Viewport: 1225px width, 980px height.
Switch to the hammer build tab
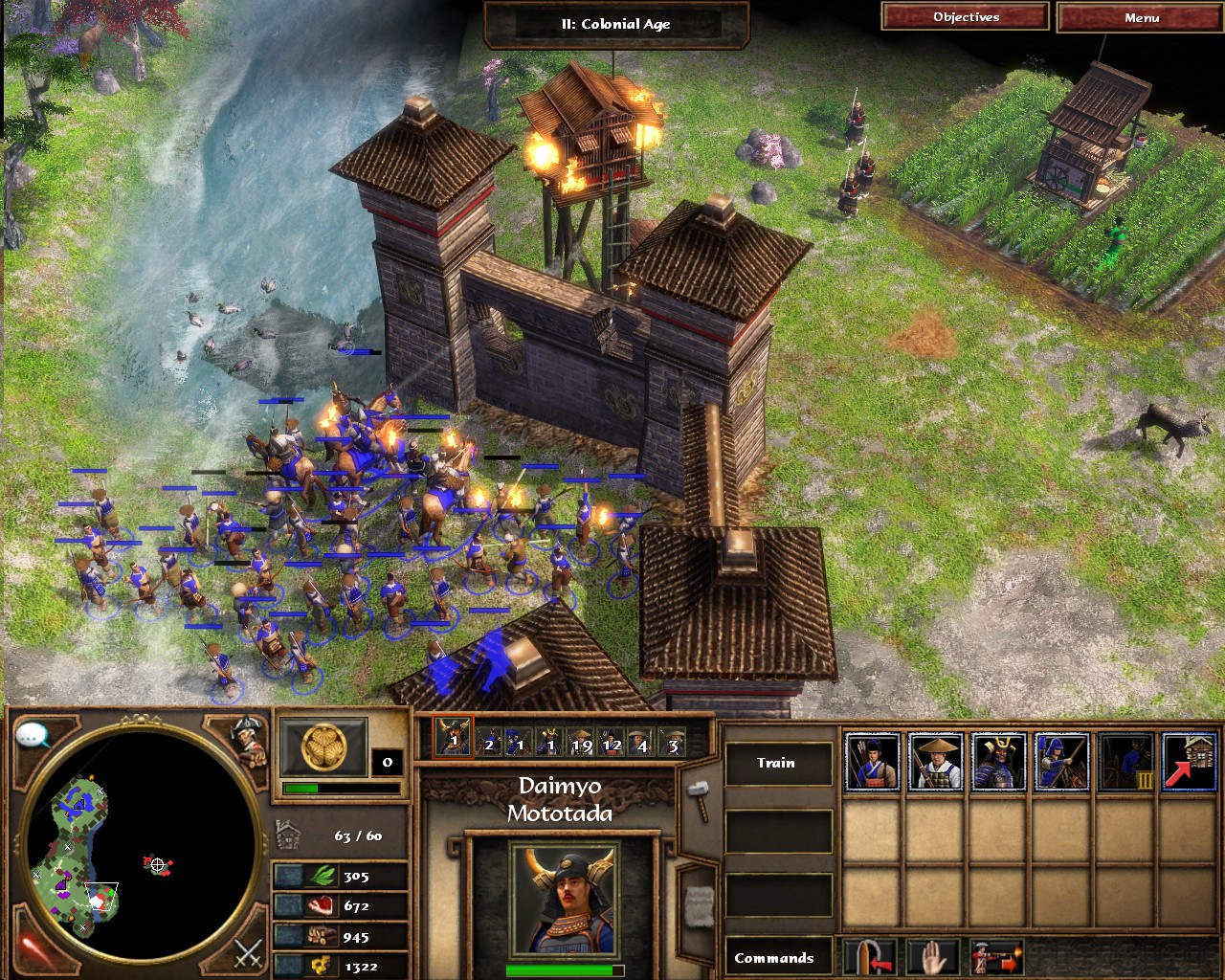tap(698, 798)
